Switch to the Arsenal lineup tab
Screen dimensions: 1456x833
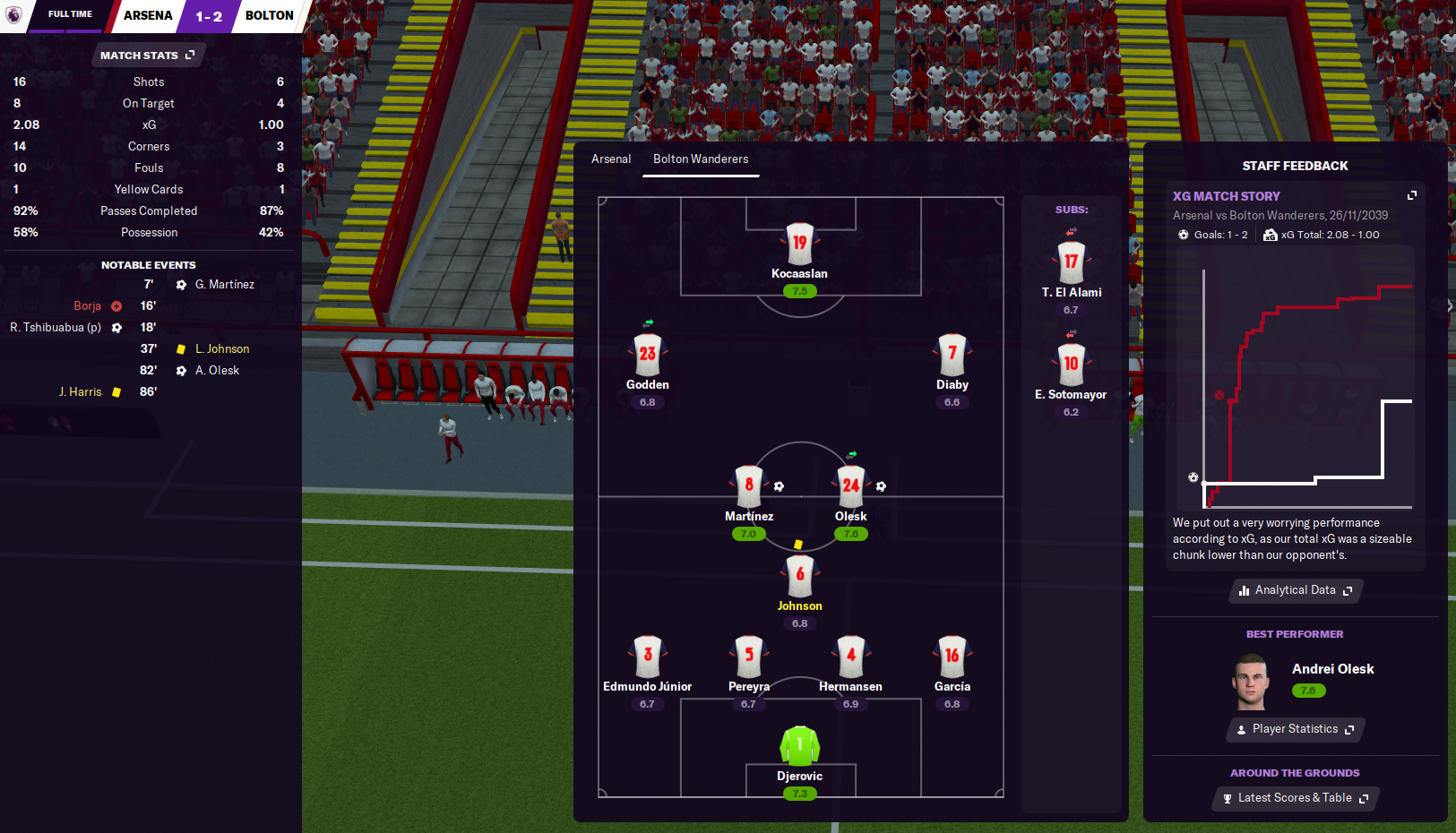611,159
